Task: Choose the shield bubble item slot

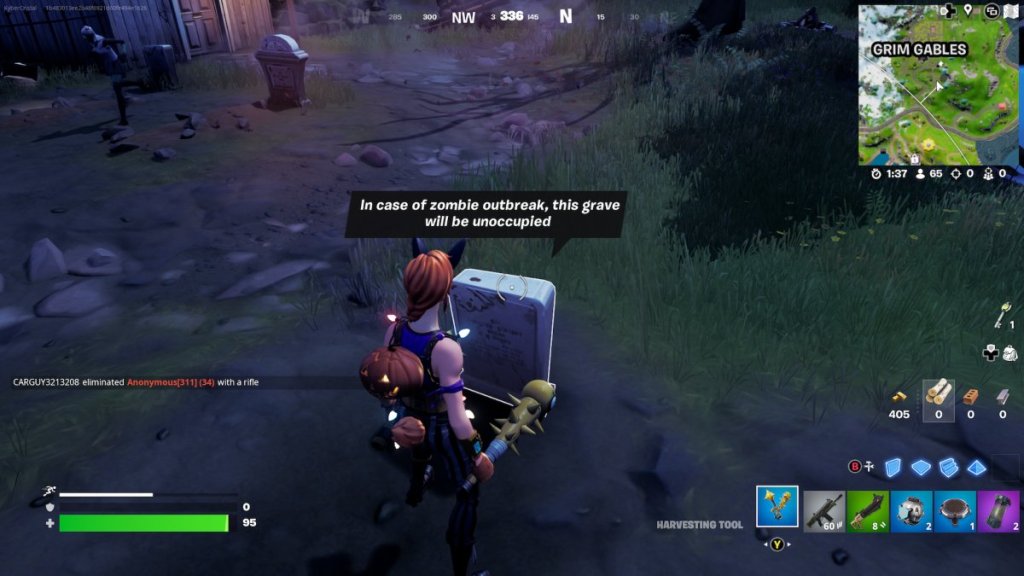Action: click(911, 511)
